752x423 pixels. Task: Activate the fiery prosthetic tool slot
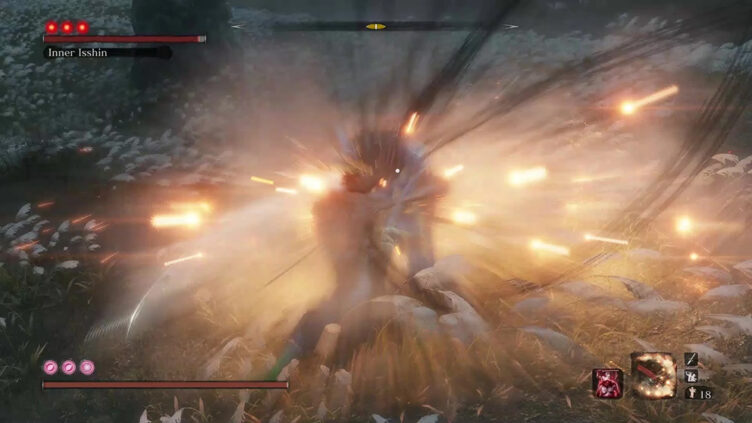point(653,375)
